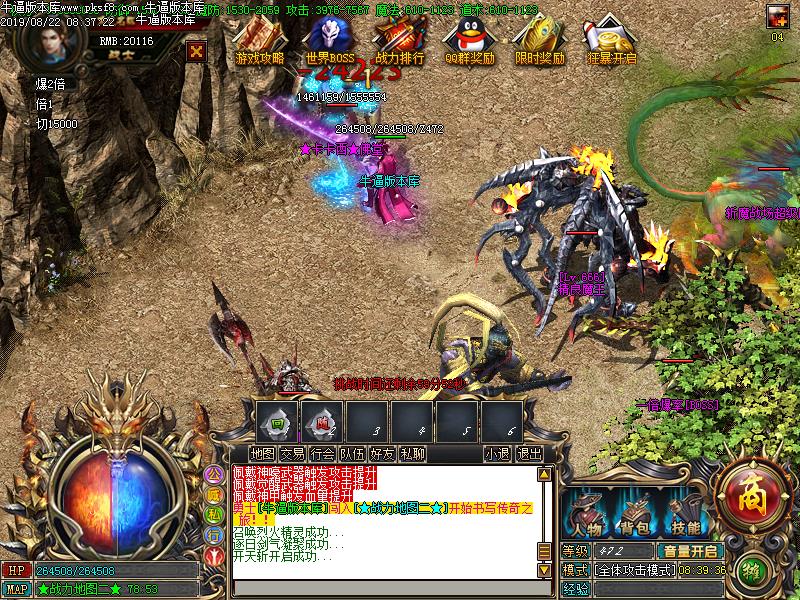Open the 队伍 team button
800x600 pixels.
click(x=352, y=453)
